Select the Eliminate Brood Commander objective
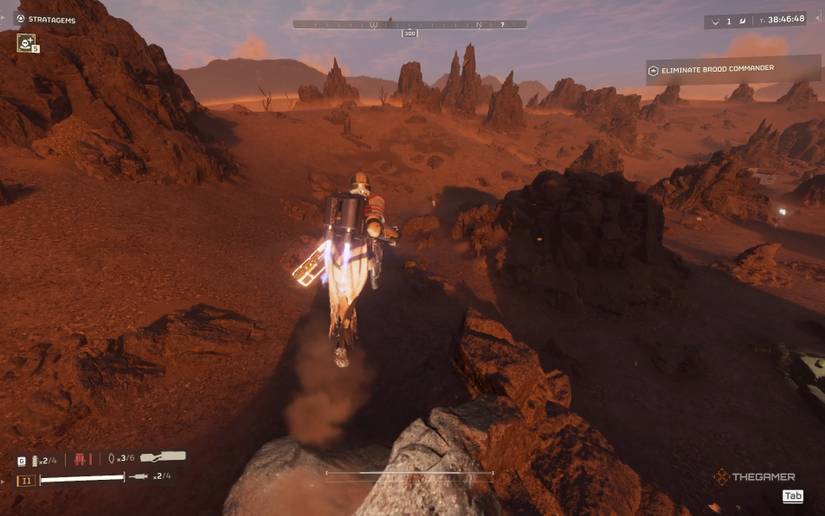Image resolution: width=825 pixels, height=516 pixels. 732,71
